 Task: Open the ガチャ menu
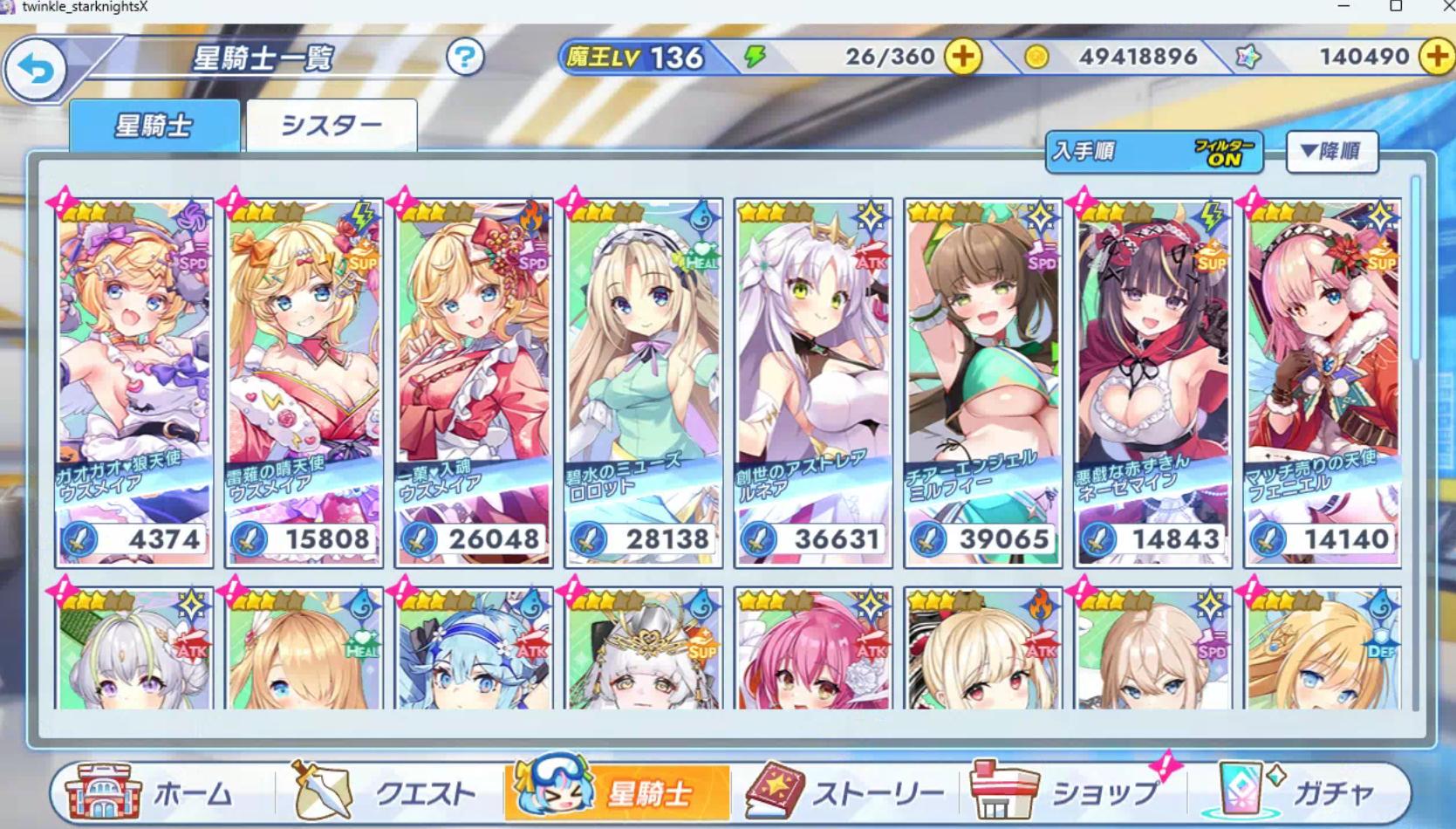point(1300,792)
